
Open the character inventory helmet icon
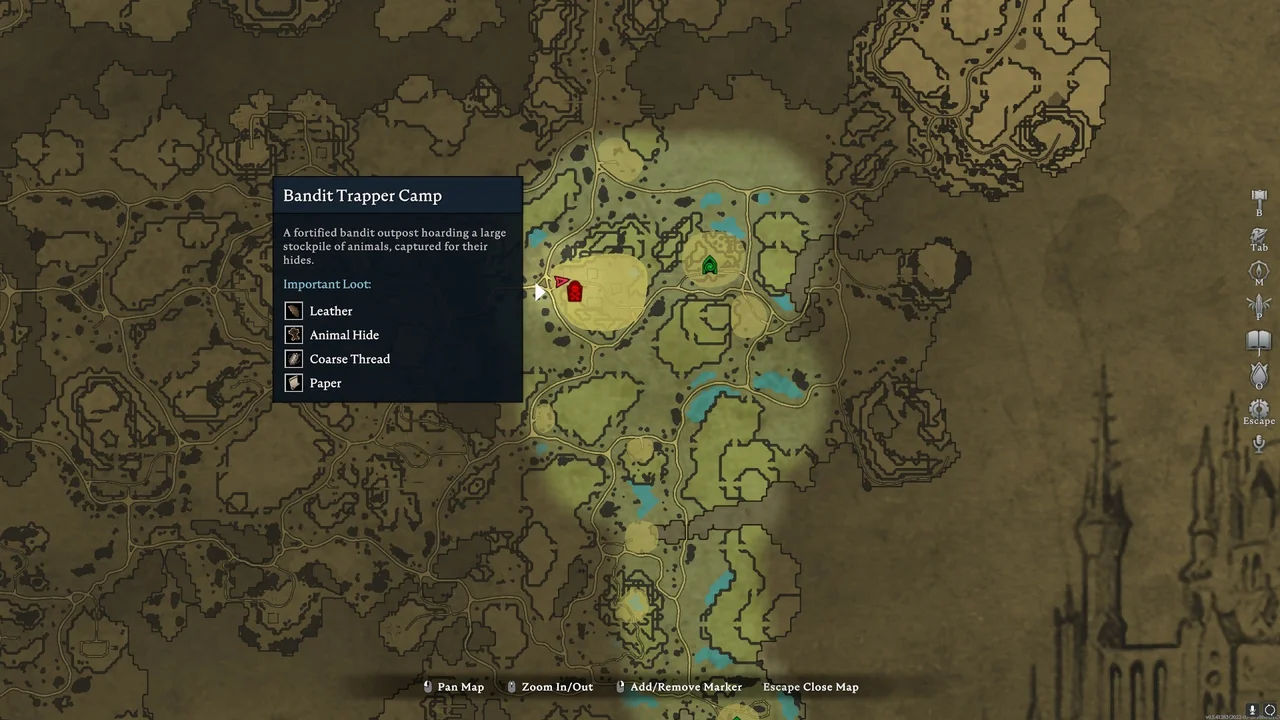(1259, 235)
